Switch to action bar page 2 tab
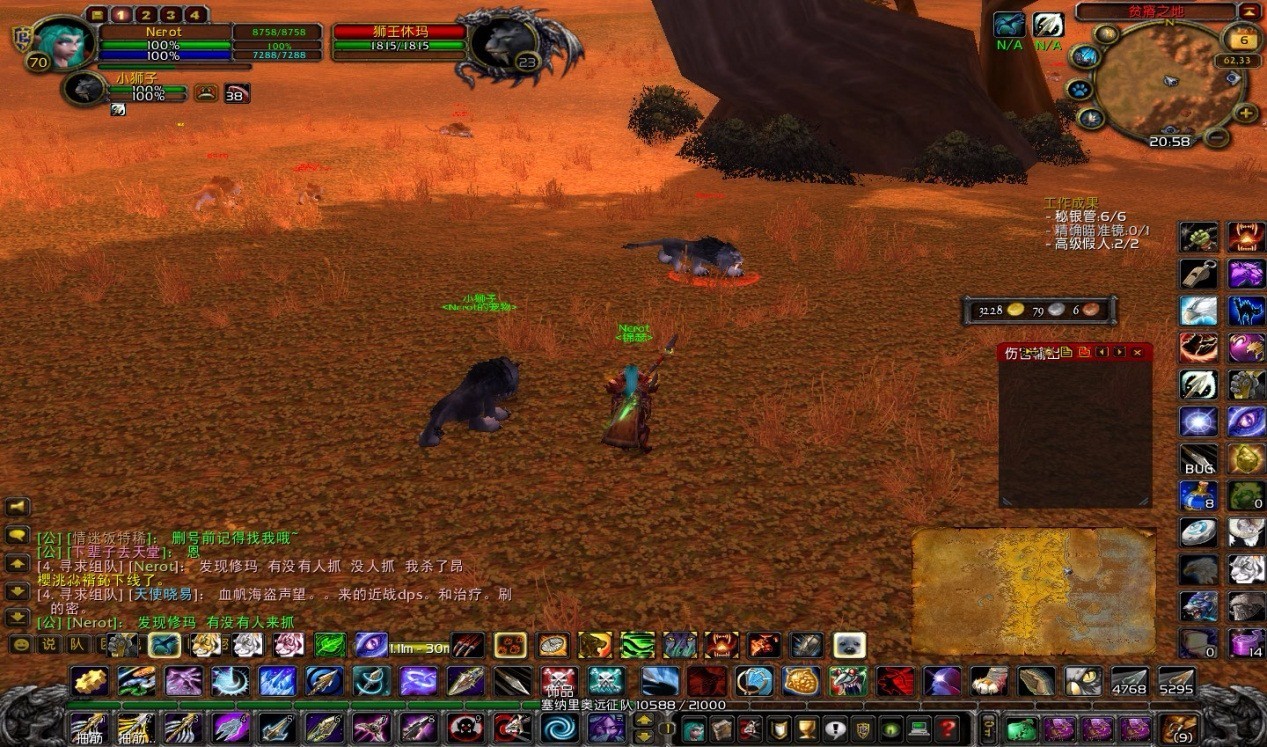 [147, 15]
